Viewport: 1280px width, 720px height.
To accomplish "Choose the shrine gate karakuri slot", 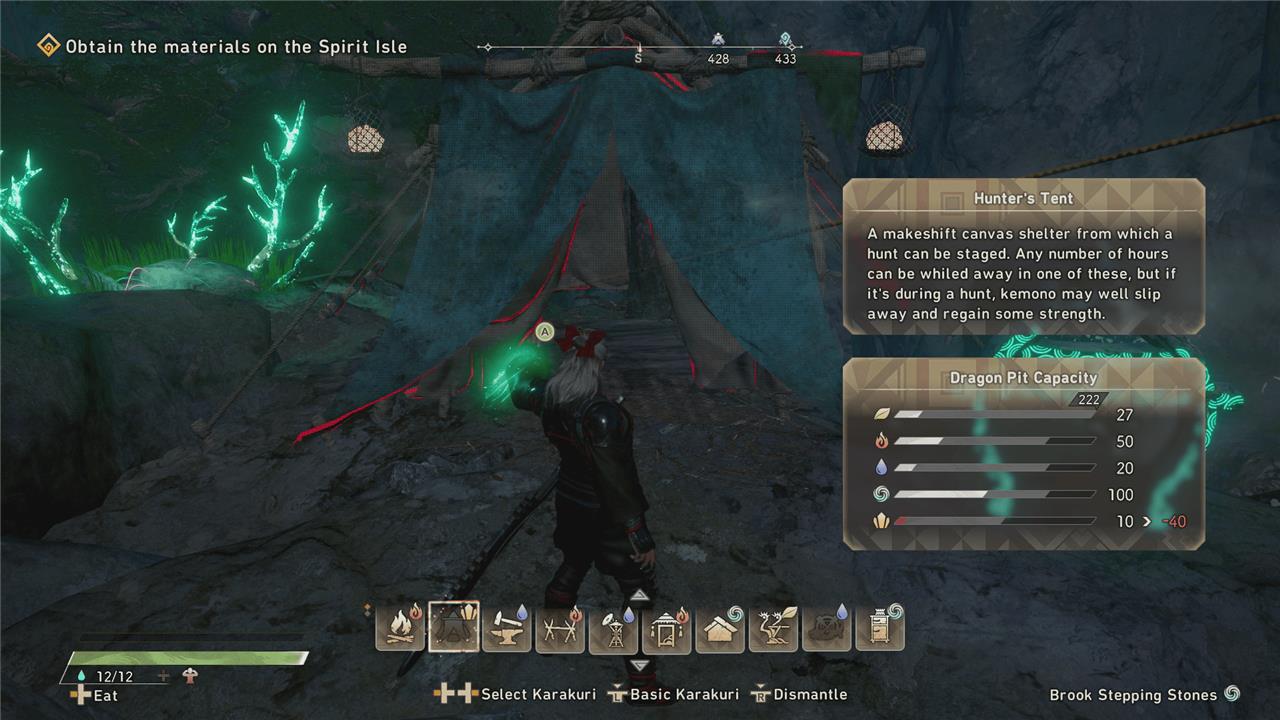I will coord(667,627).
